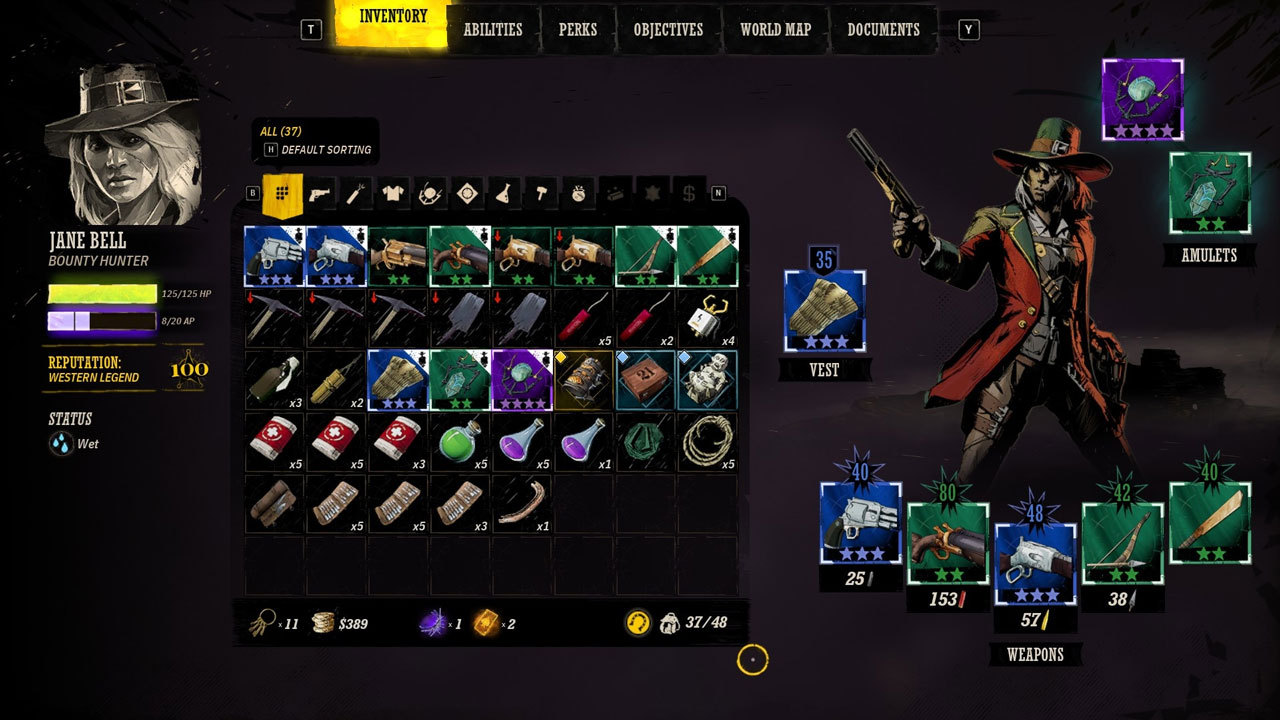Open the World Map tab

coord(775,30)
